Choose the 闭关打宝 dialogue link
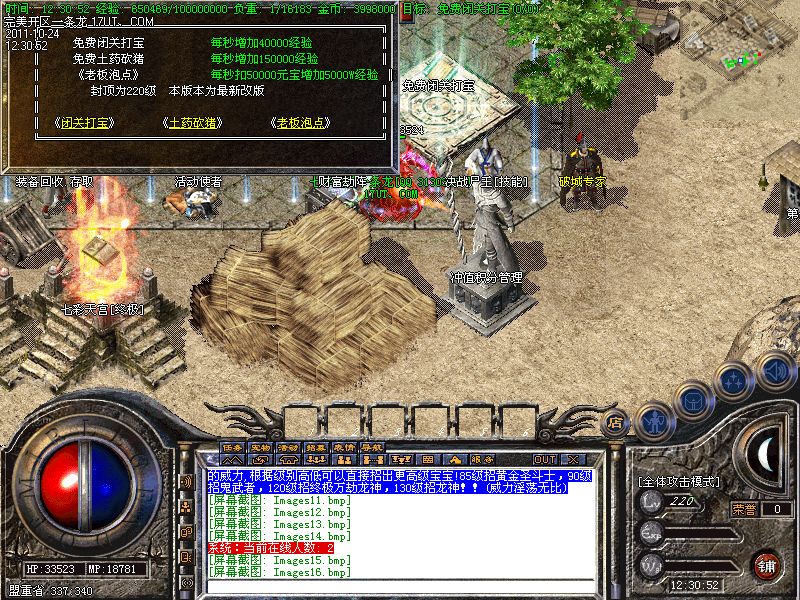 83,122
